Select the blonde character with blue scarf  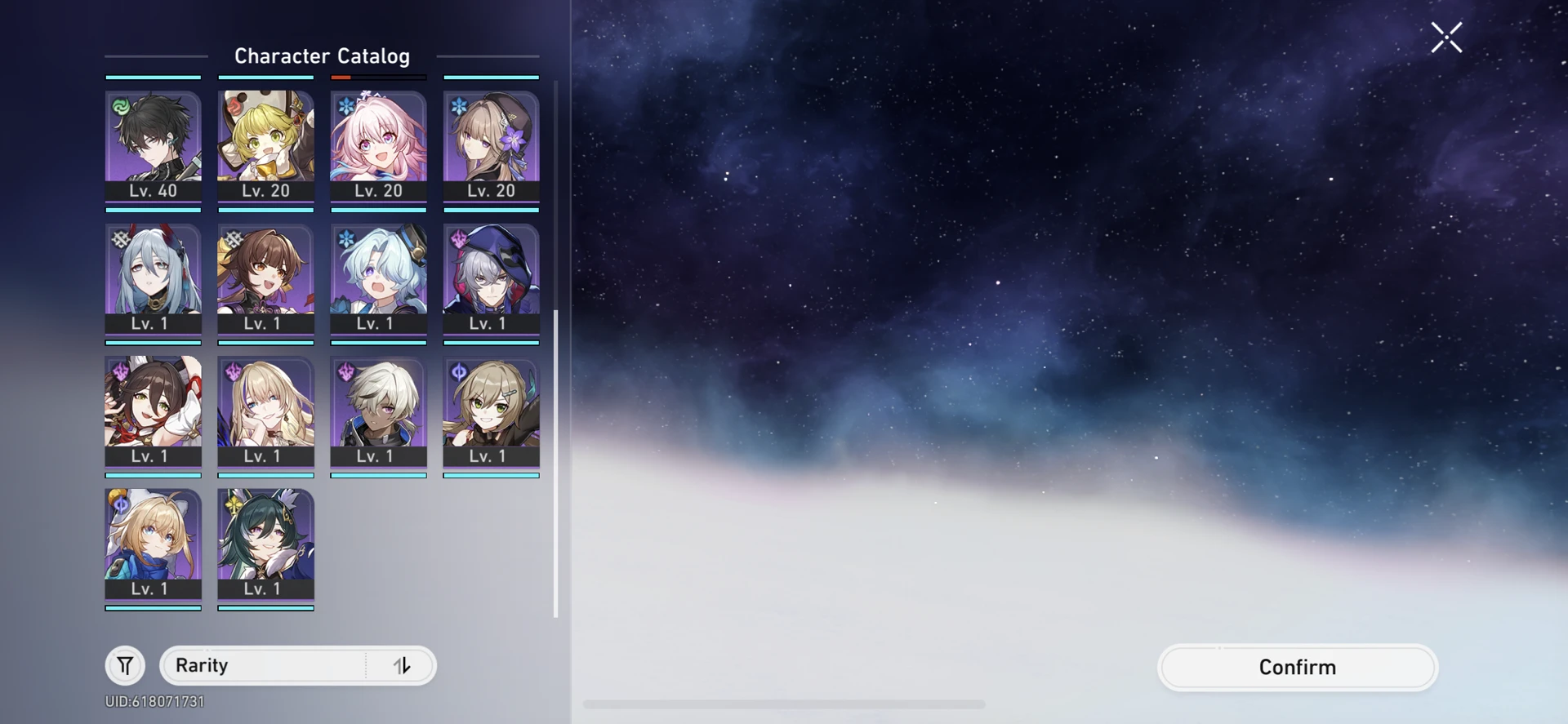coord(154,547)
